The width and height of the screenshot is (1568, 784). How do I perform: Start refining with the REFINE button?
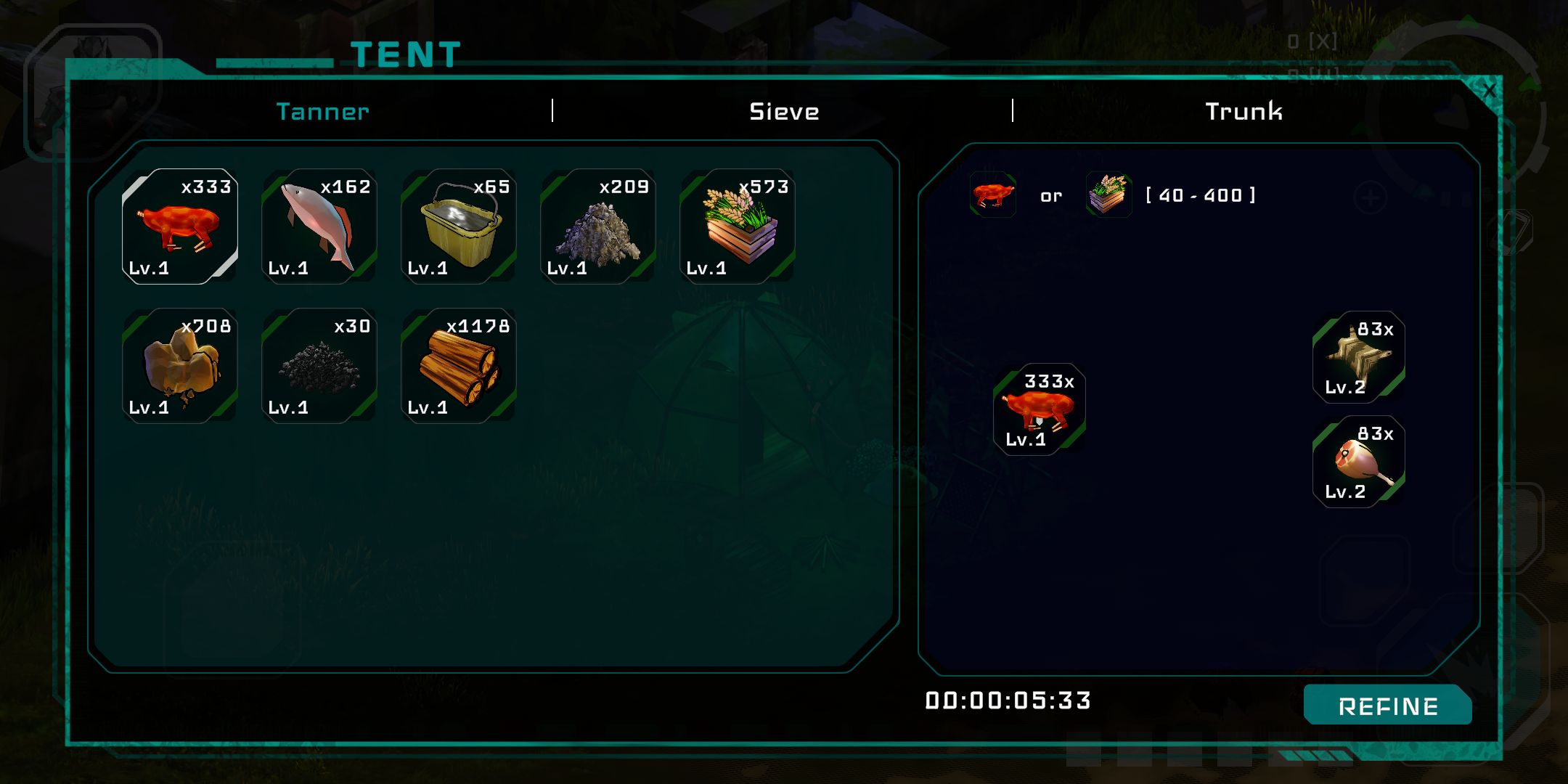coord(1387,706)
